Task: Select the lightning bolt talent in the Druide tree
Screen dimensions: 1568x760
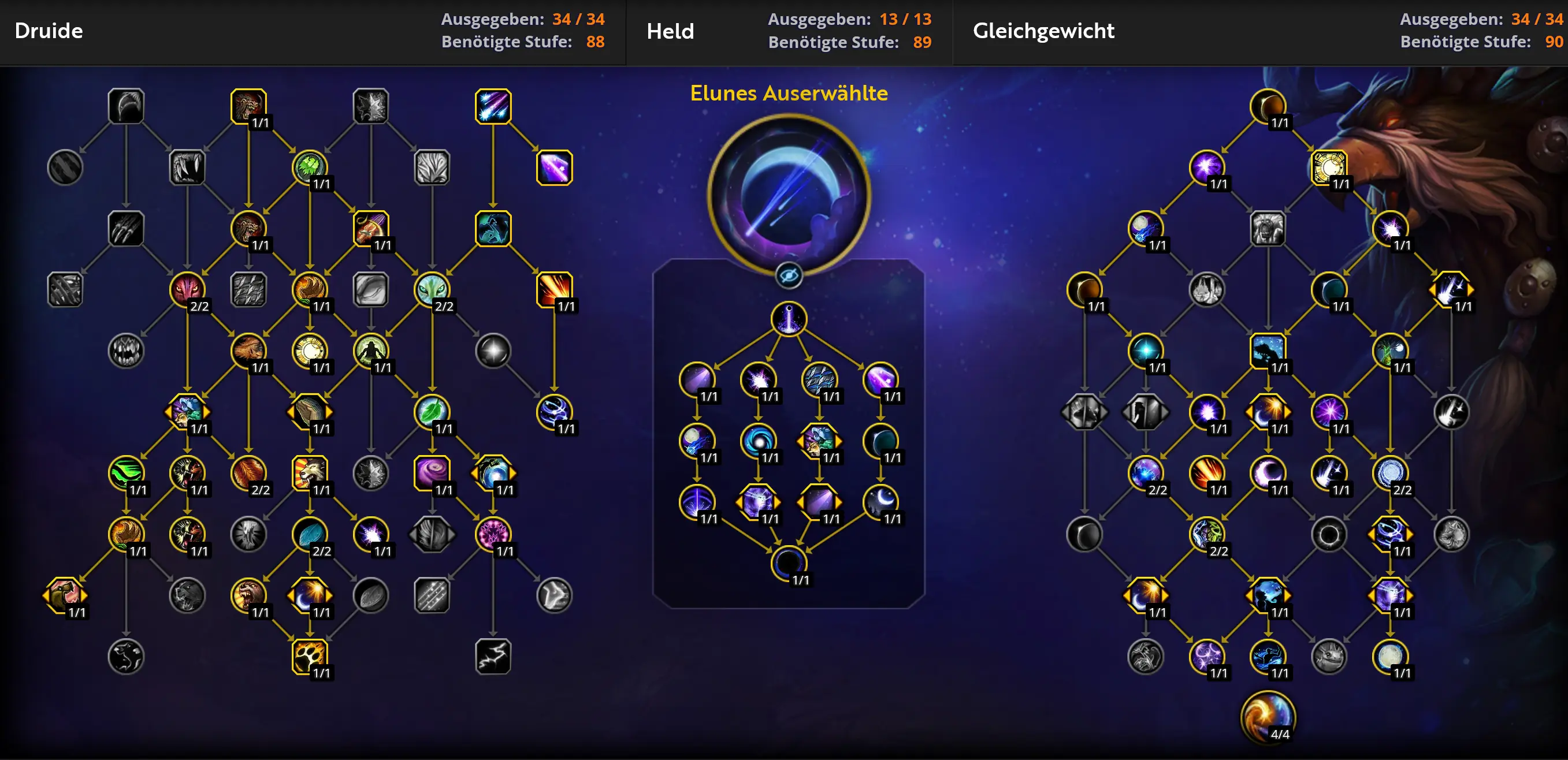Action: pos(492,656)
